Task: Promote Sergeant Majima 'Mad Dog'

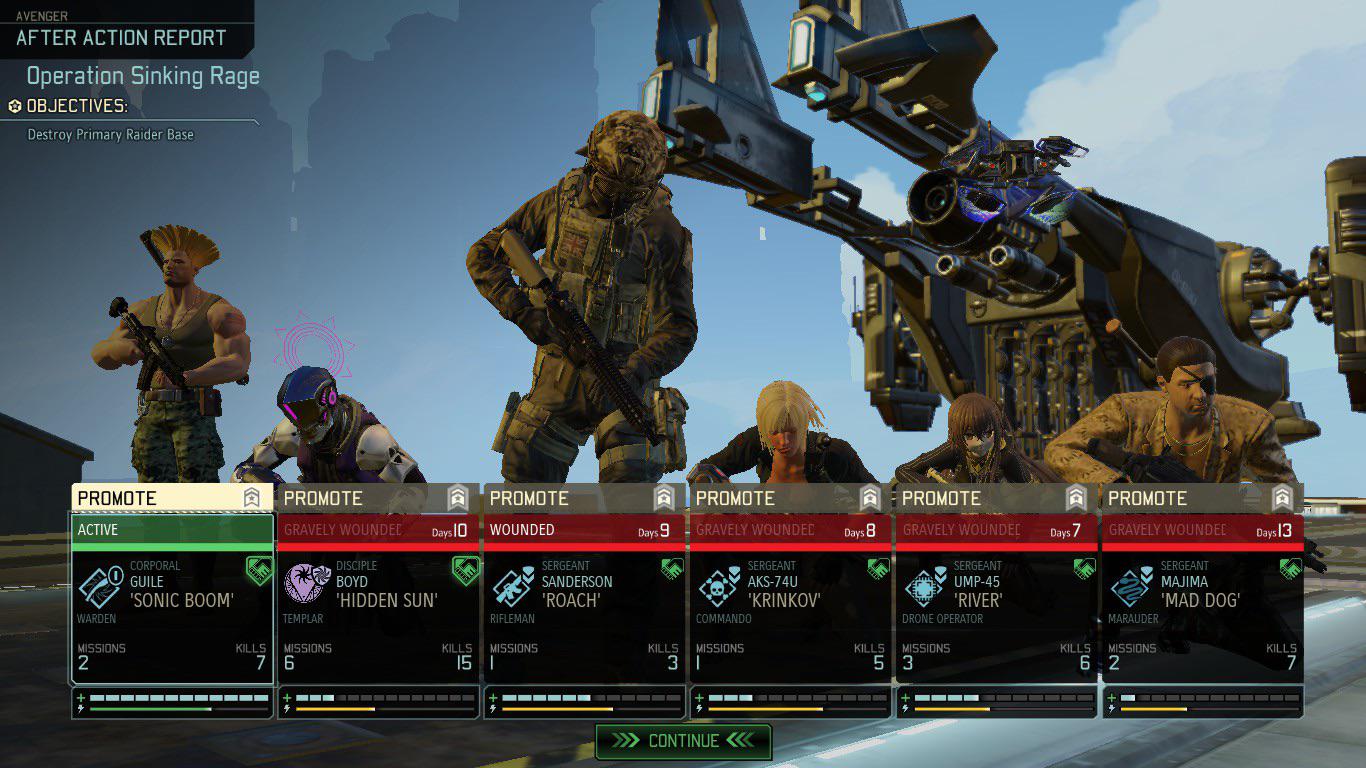Action: pos(1202,498)
